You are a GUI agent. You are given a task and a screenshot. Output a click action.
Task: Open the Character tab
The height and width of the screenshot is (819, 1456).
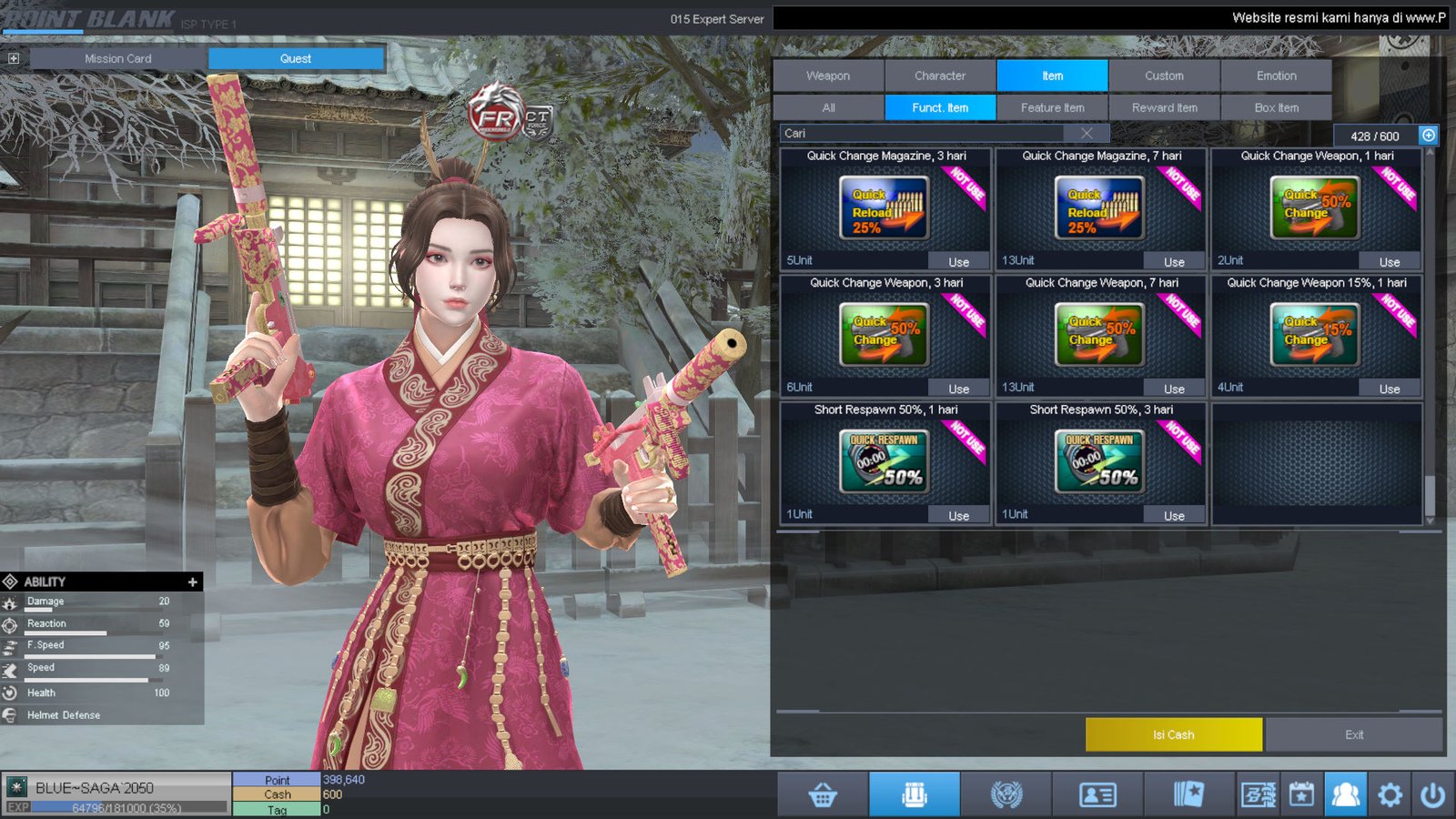click(x=940, y=76)
